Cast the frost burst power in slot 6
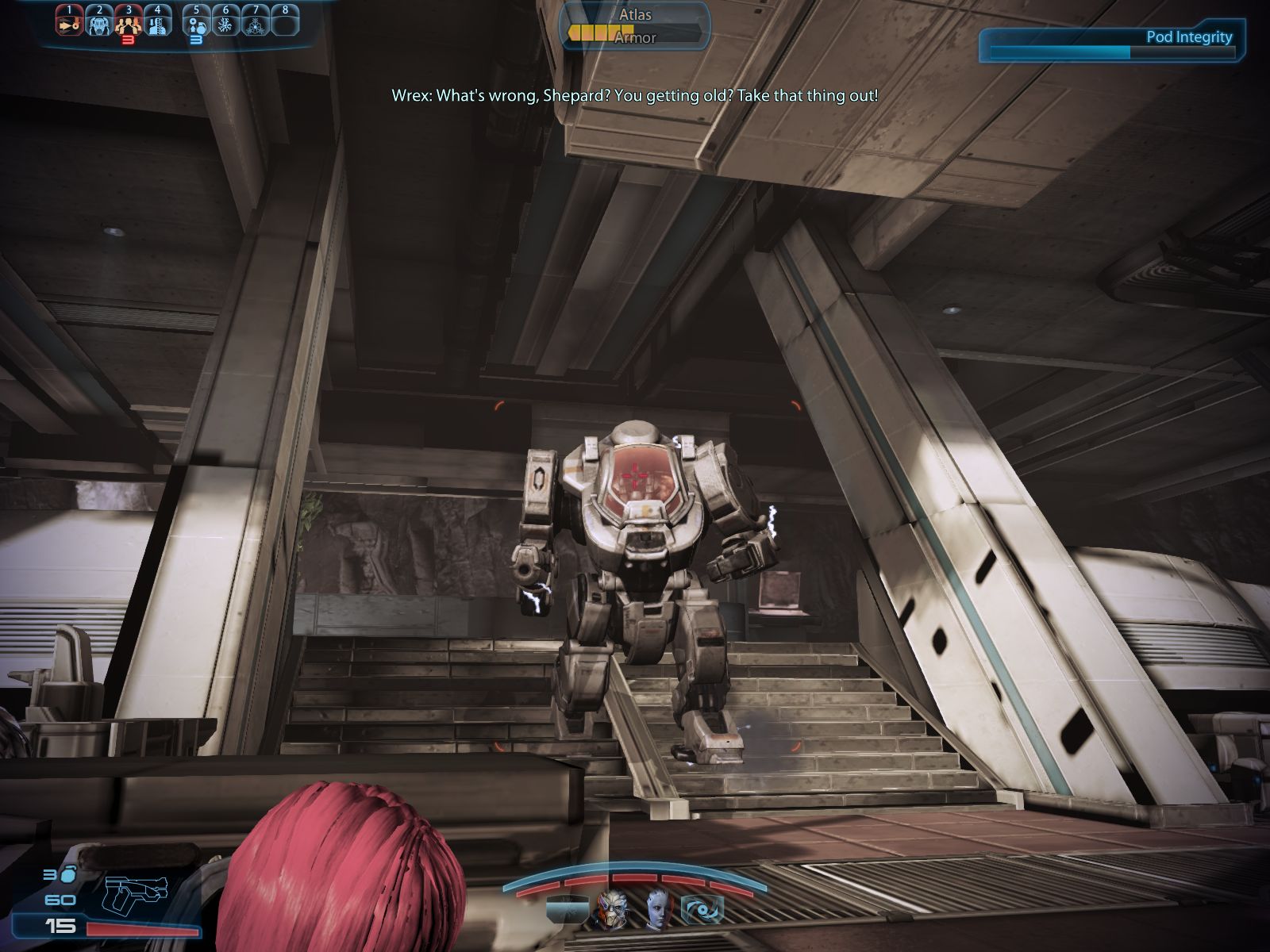This screenshot has height=952, width=1270. point(226,23)
